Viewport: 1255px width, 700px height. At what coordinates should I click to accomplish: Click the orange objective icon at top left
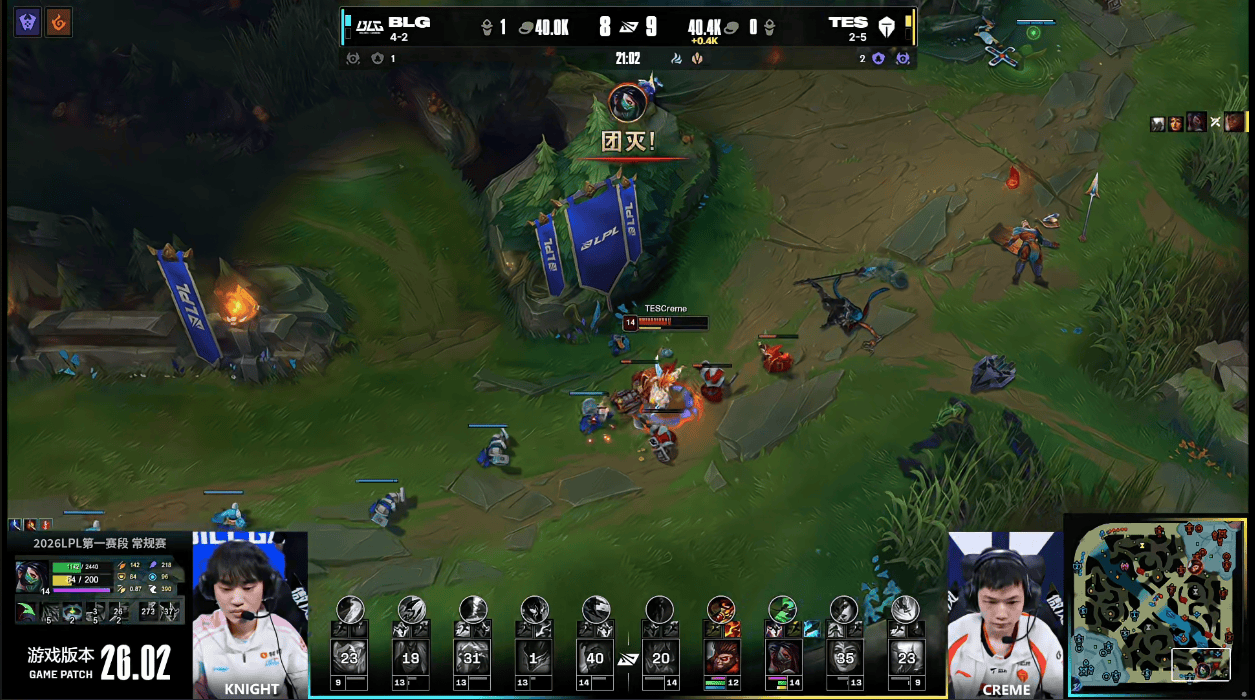(x=59, y=22)
